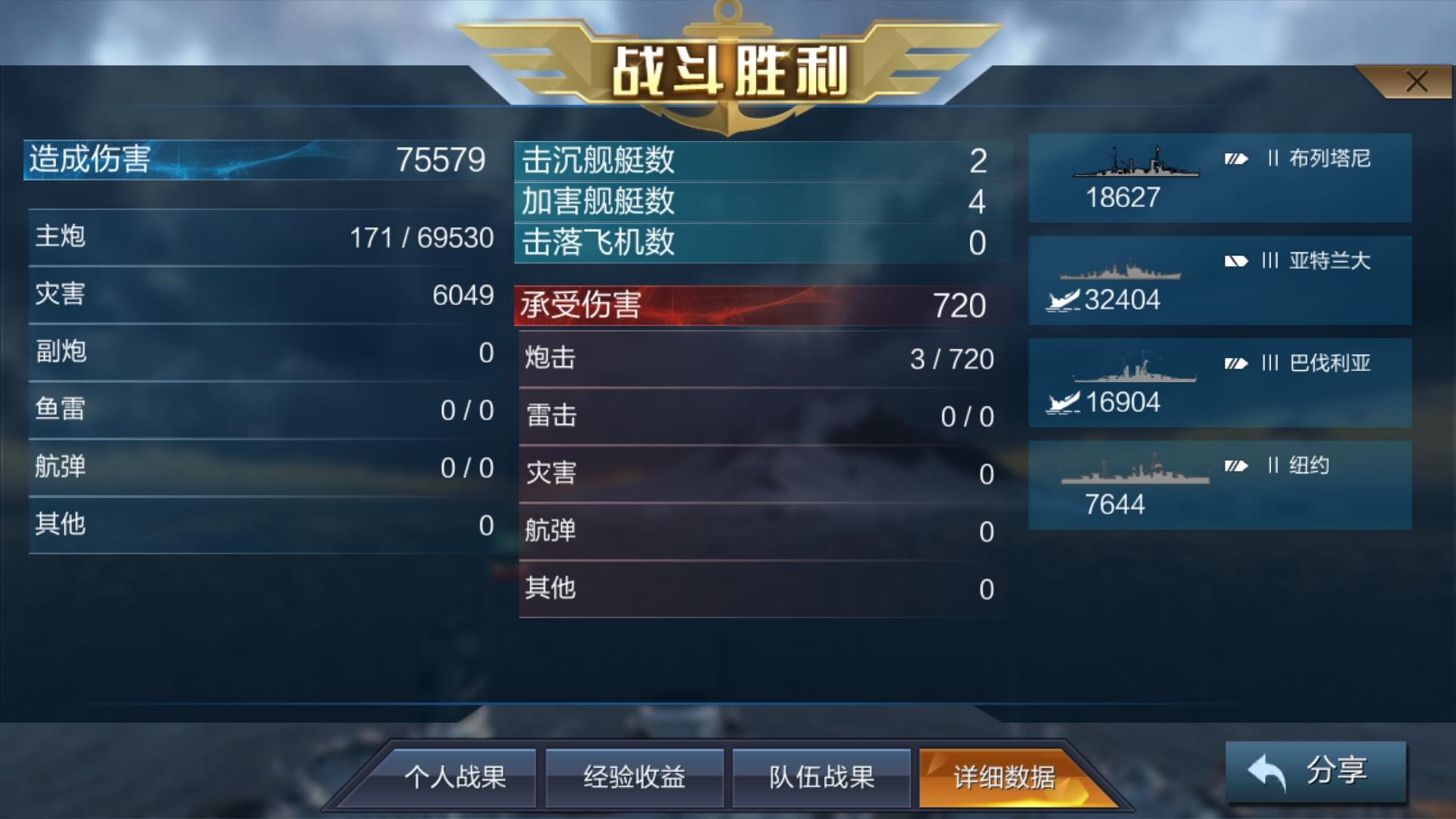Click the sinking-ship icon next to 16904
This screenshot has height=819, width=1456.
(x=1062, y=402)
